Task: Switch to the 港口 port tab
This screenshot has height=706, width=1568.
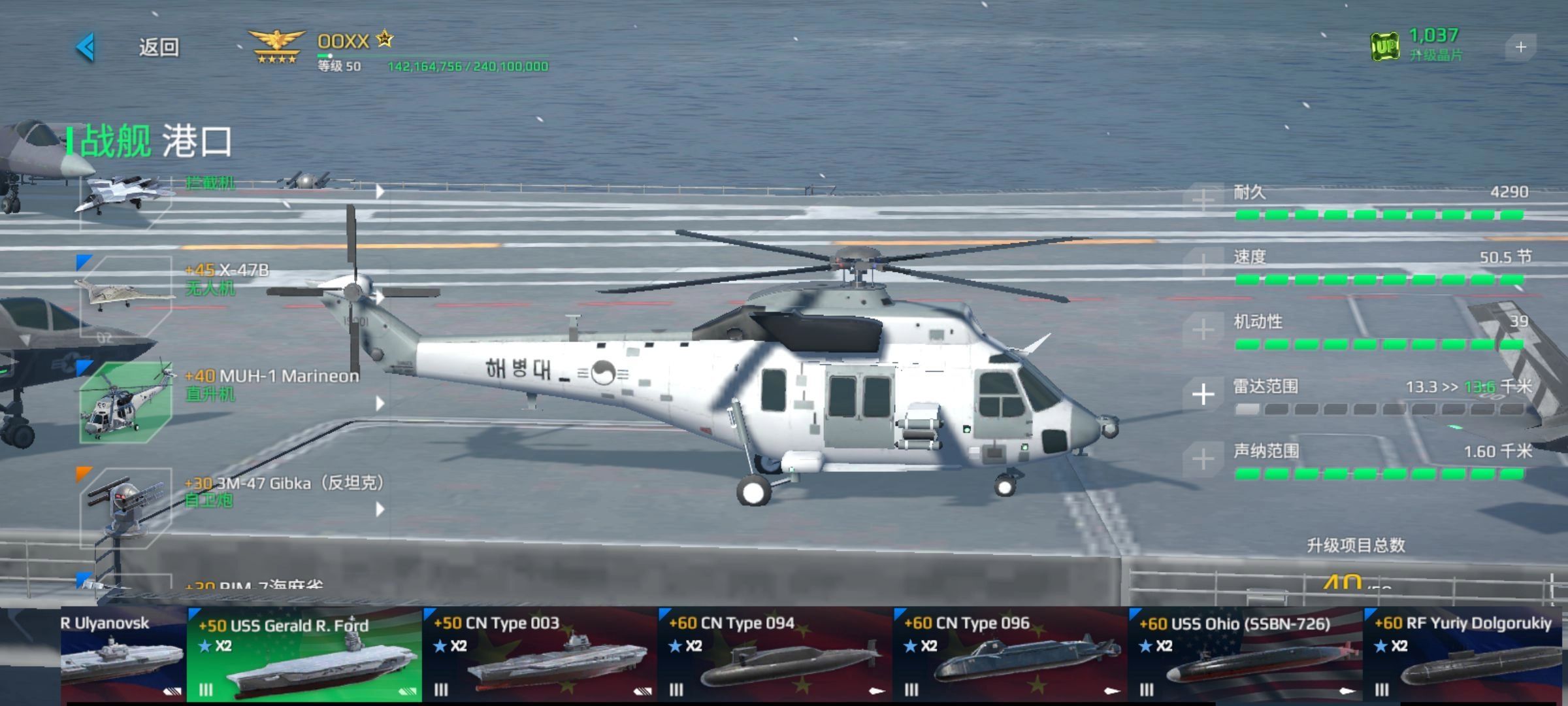Action: pos(197,141)
